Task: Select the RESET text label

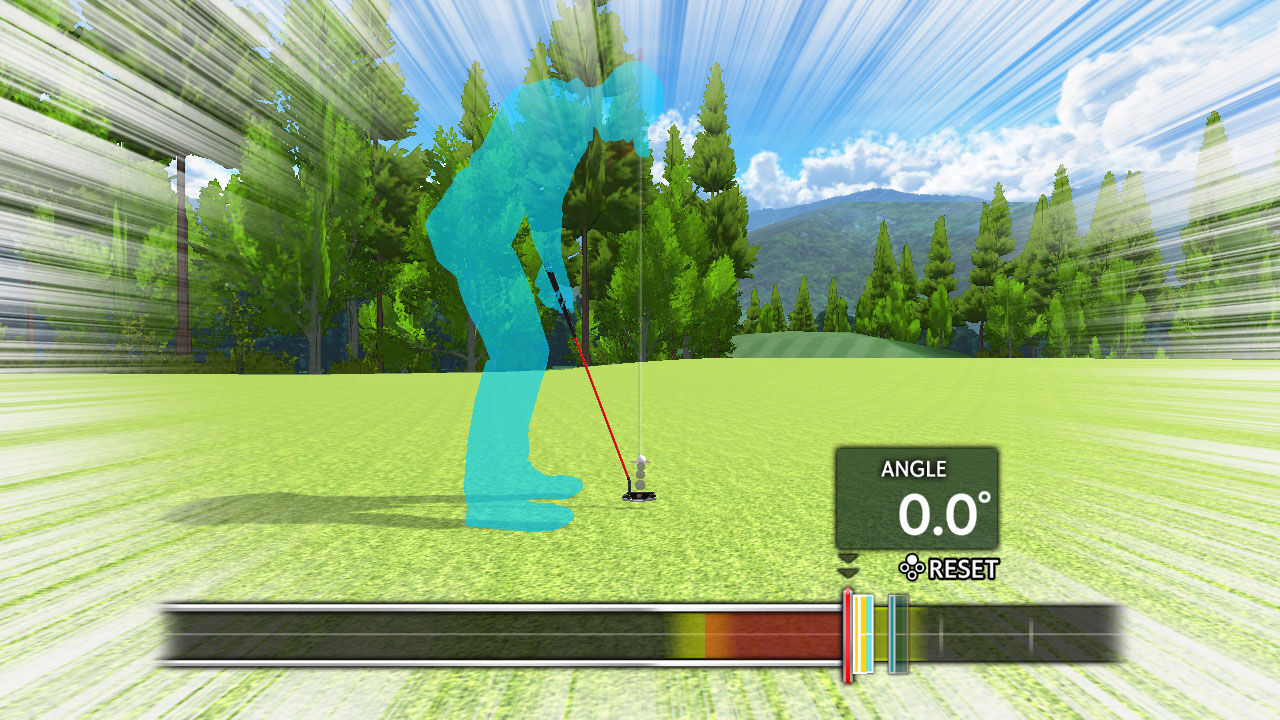Action: pyautogui.click(x=963, y=567)
